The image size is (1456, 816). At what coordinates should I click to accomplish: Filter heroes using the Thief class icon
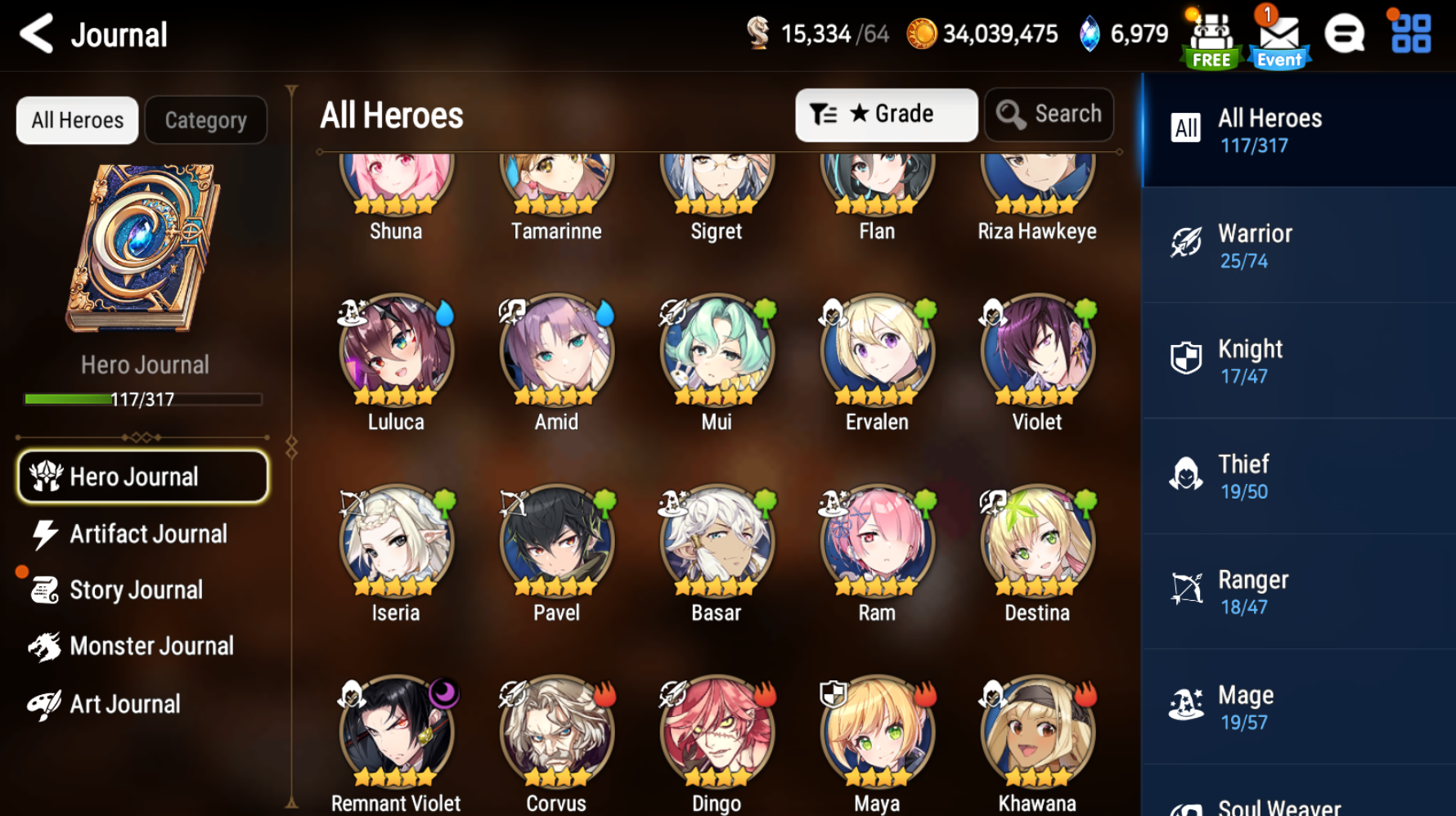click(x=1185, y=474)
